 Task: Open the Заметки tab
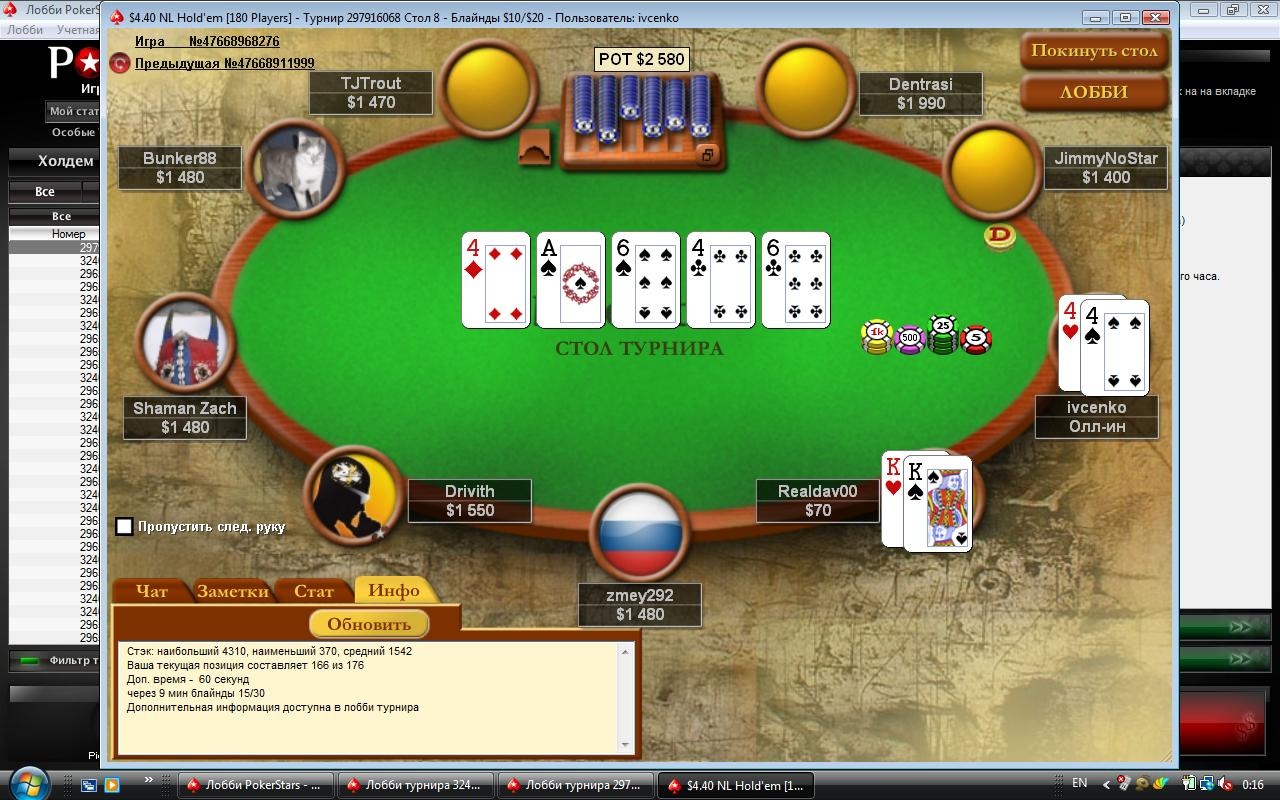point(233,591)
